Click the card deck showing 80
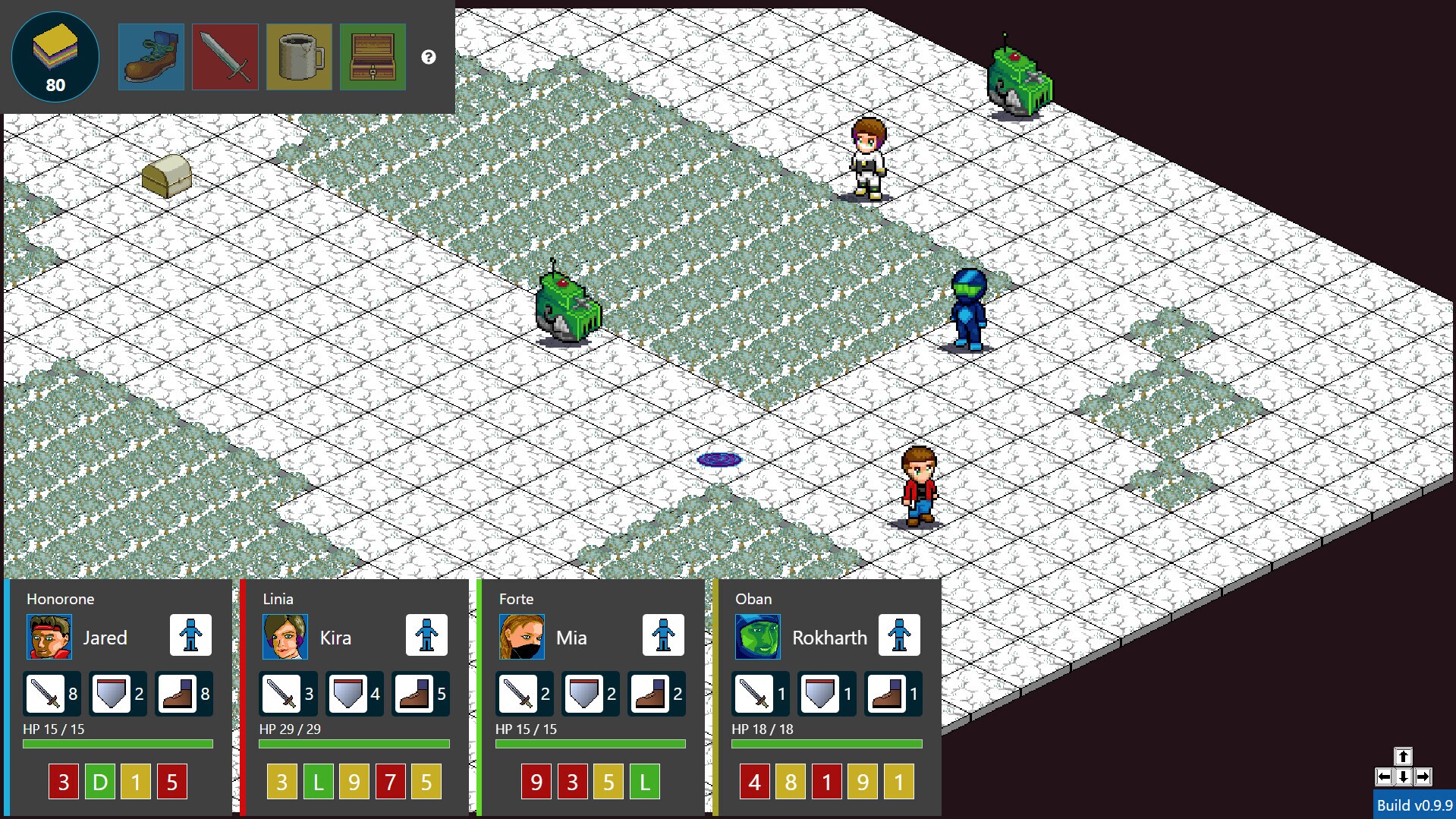This screenshot has height=819, width=1456. [55, 57]
